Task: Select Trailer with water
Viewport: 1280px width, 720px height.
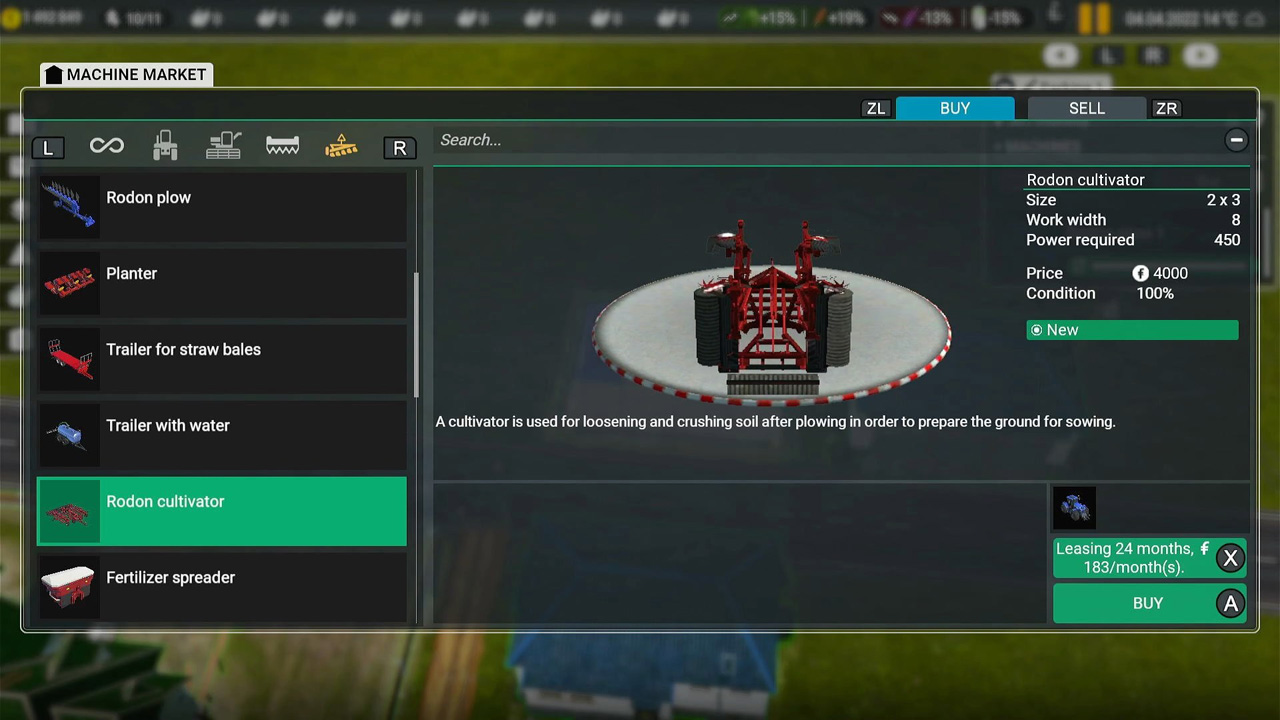Action: tap(221, 434)
